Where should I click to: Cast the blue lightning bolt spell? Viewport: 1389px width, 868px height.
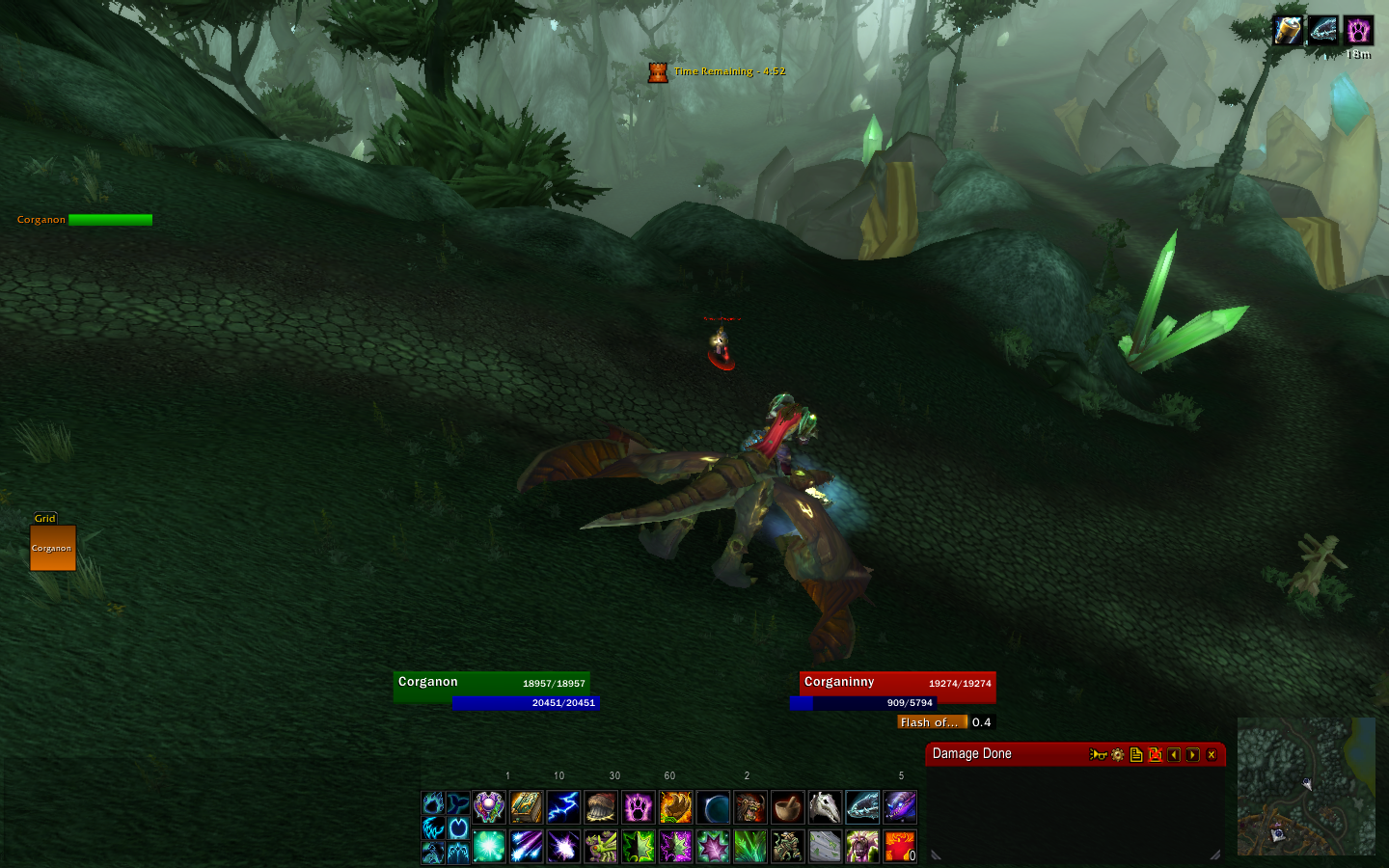coord(563,807)
